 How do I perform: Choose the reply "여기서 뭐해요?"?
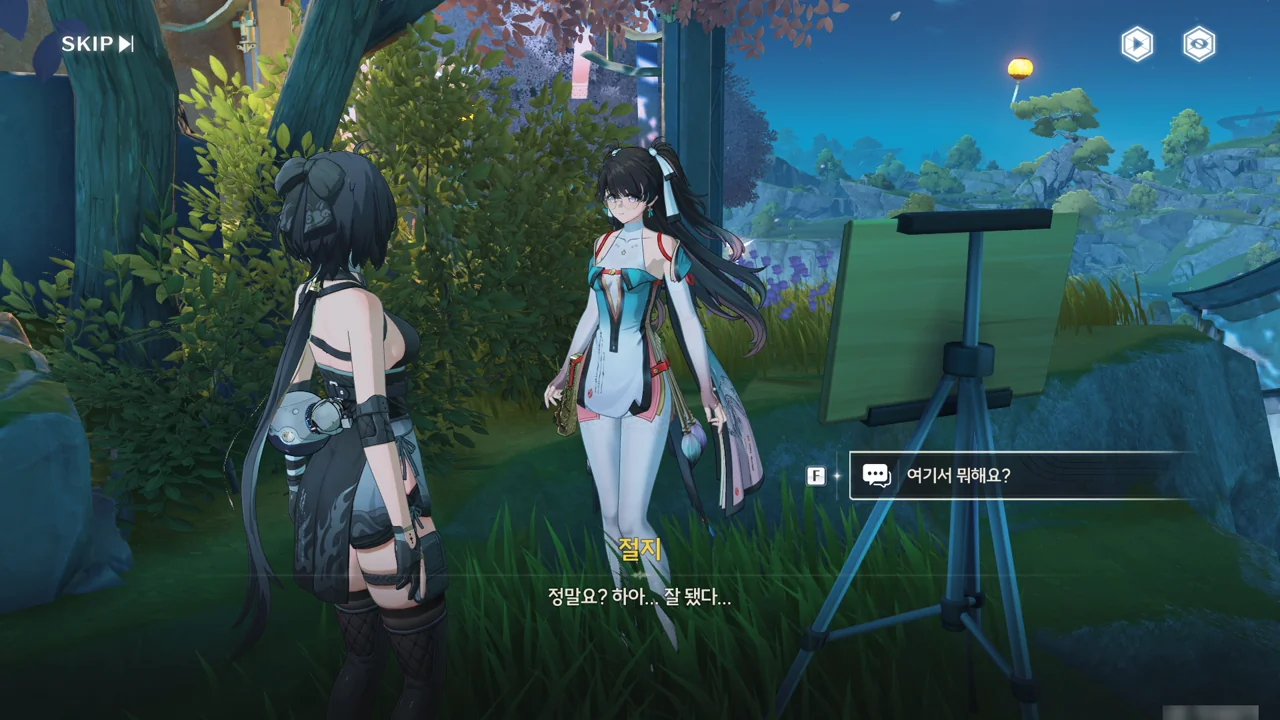click(x=1020, y=475)
